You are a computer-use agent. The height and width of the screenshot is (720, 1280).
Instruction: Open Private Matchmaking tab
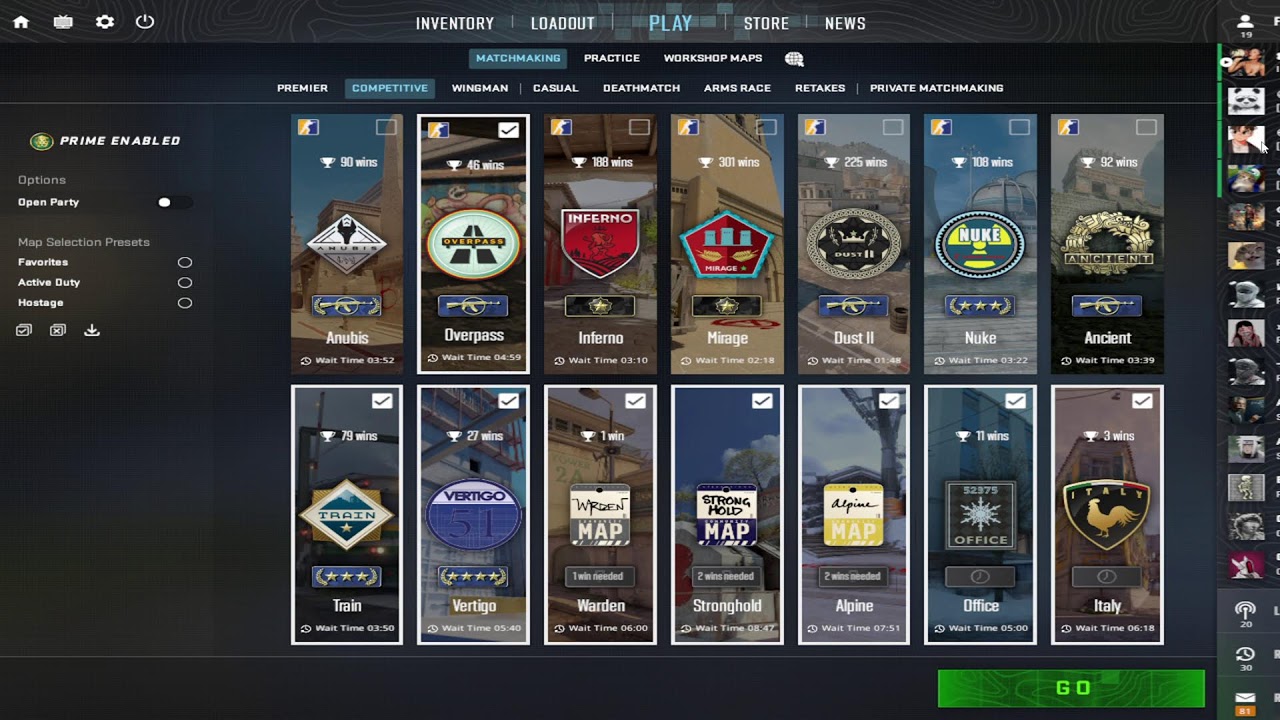[x=936, y=88]
